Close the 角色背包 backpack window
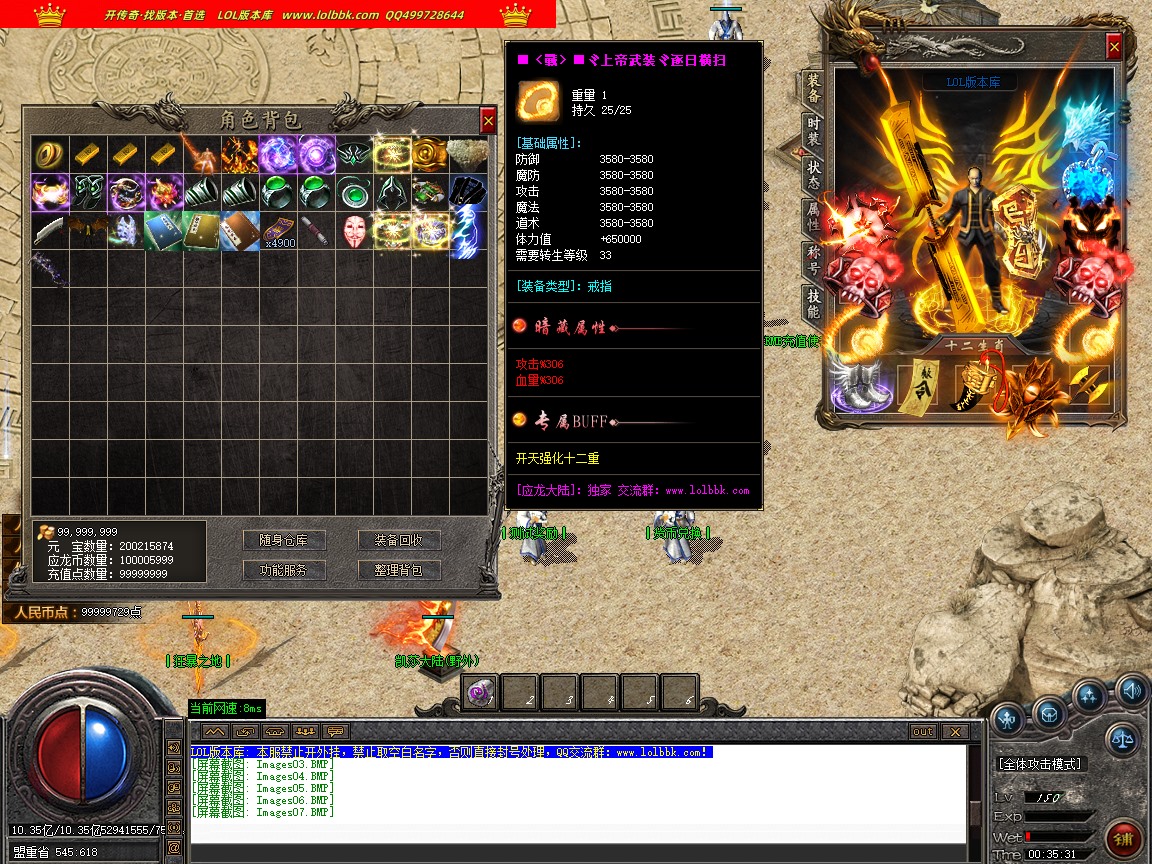 488,121
